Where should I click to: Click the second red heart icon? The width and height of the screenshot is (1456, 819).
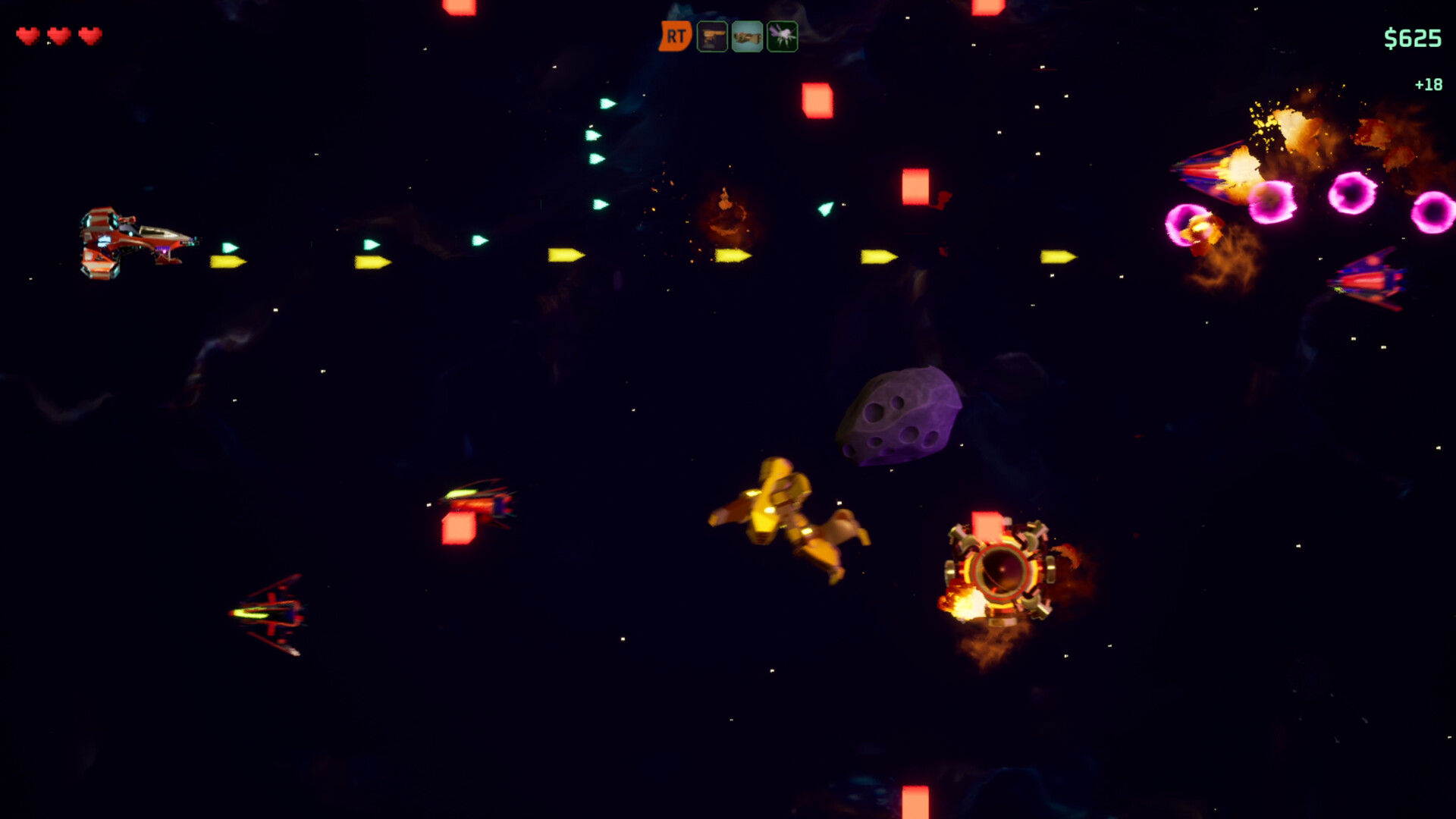point(59,36)
